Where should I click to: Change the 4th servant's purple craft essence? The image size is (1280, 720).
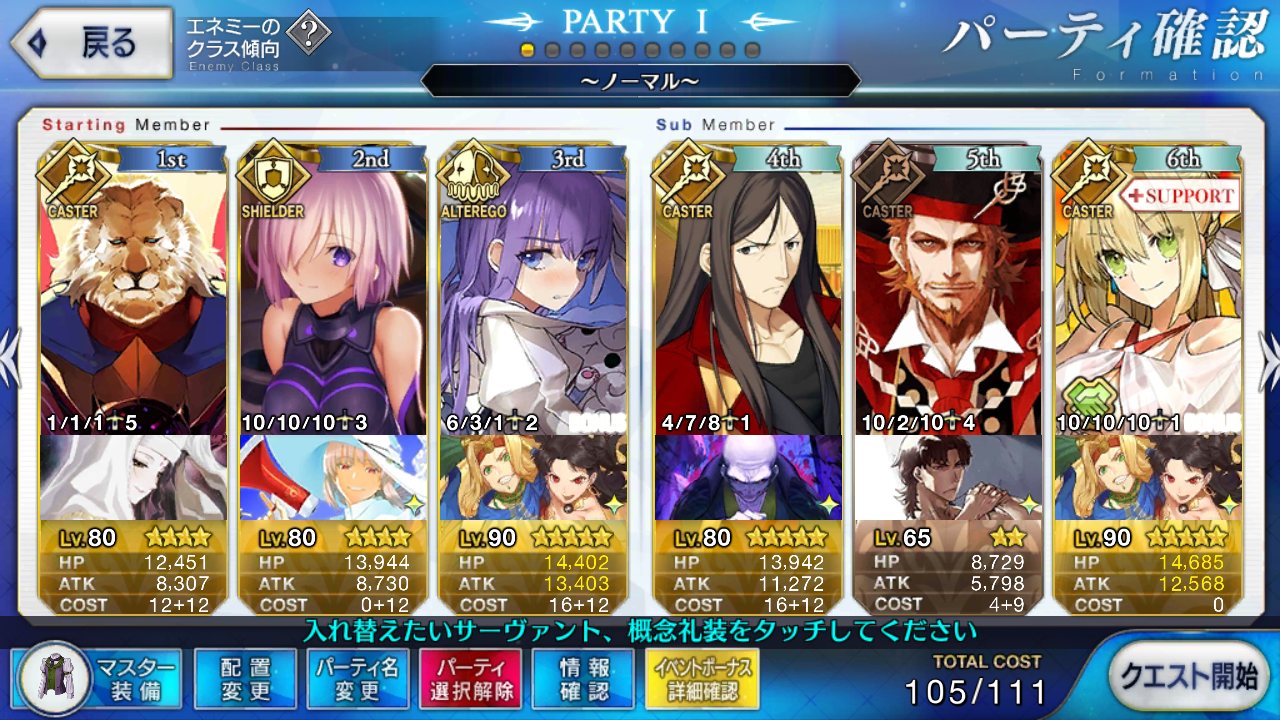point(749,478)
